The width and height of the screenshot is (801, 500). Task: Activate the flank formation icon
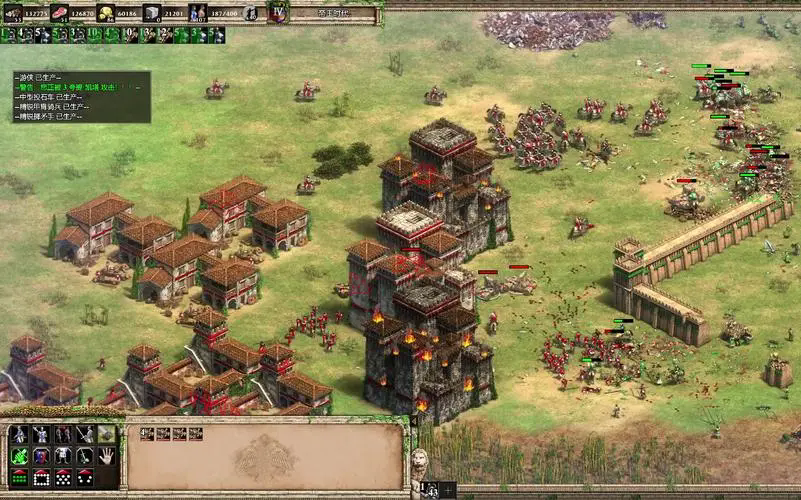coord(85,479)
